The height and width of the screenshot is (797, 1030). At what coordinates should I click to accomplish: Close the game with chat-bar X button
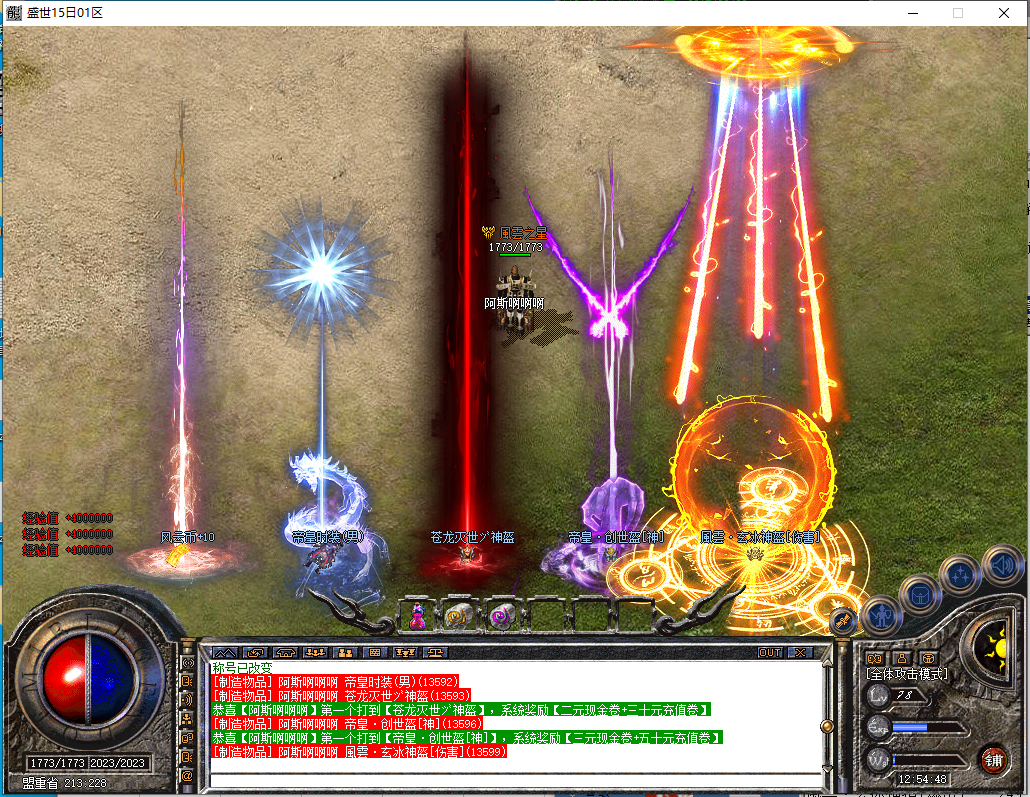pos(800,652)
